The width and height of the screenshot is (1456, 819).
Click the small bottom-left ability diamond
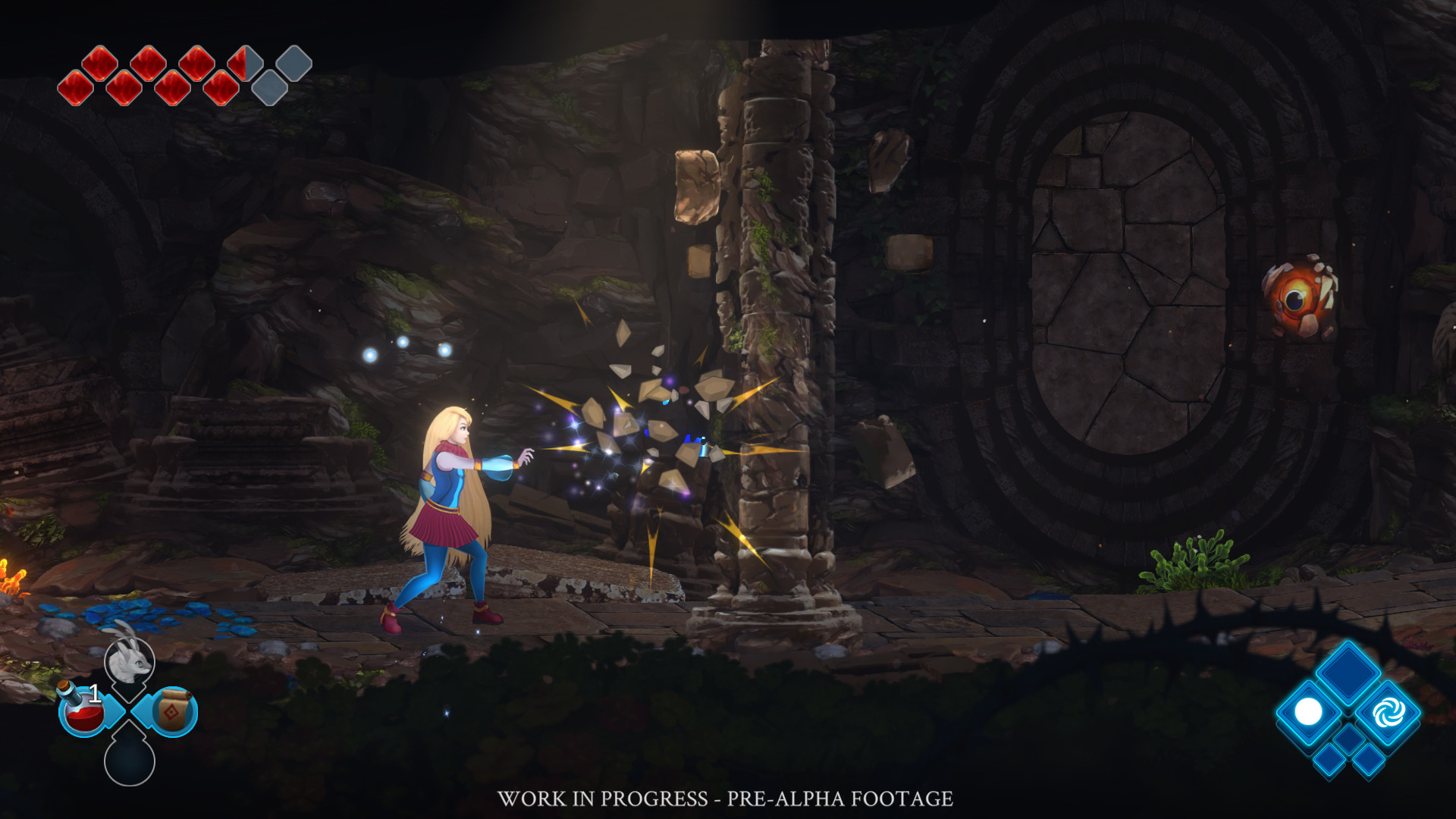pos(1329,761)
